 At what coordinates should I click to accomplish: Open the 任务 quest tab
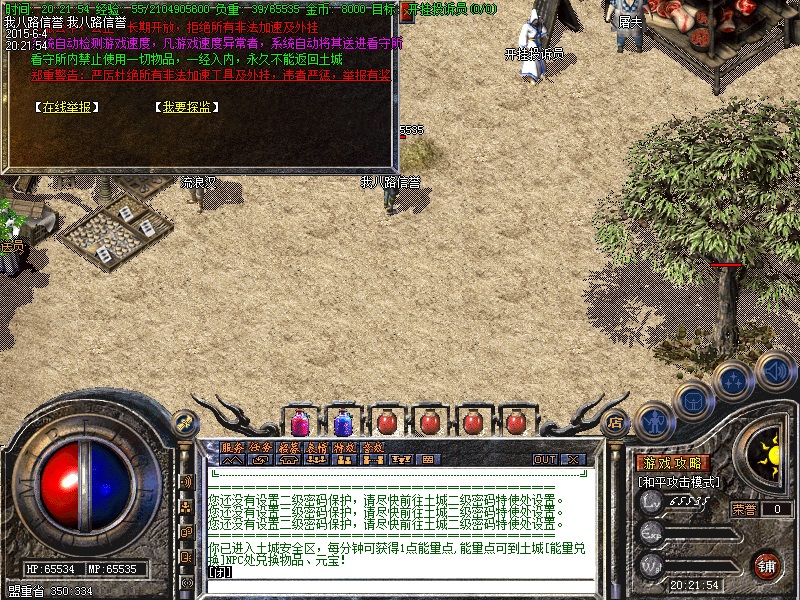point(261,447)
